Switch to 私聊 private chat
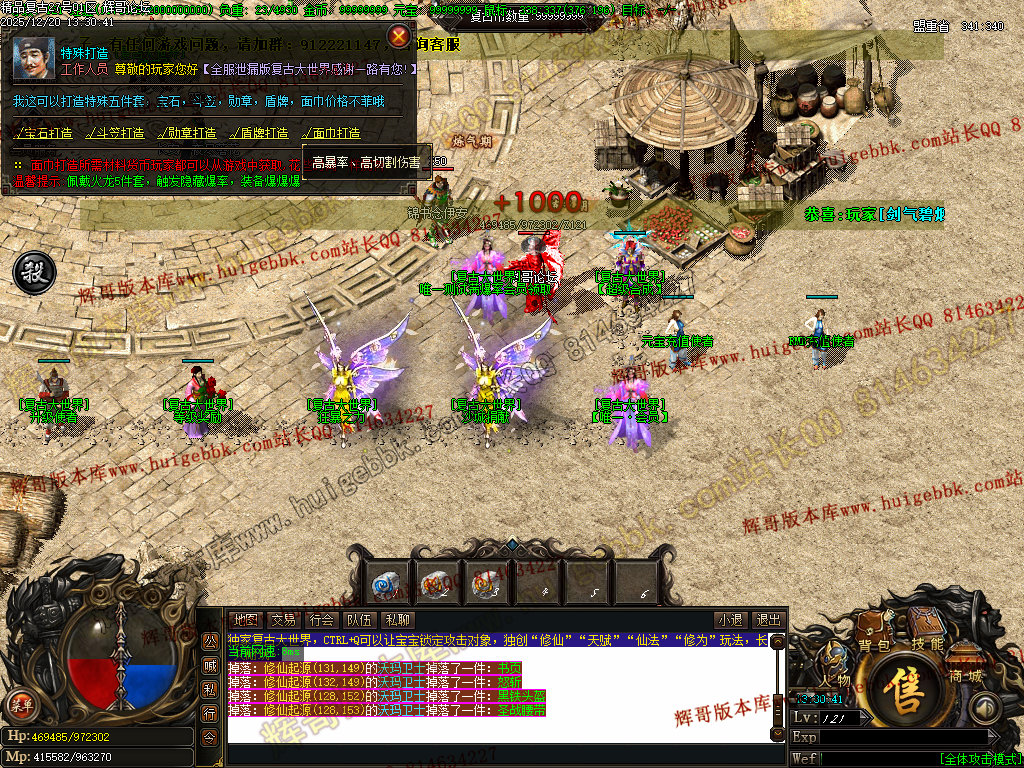 click(x=397, y=620)
